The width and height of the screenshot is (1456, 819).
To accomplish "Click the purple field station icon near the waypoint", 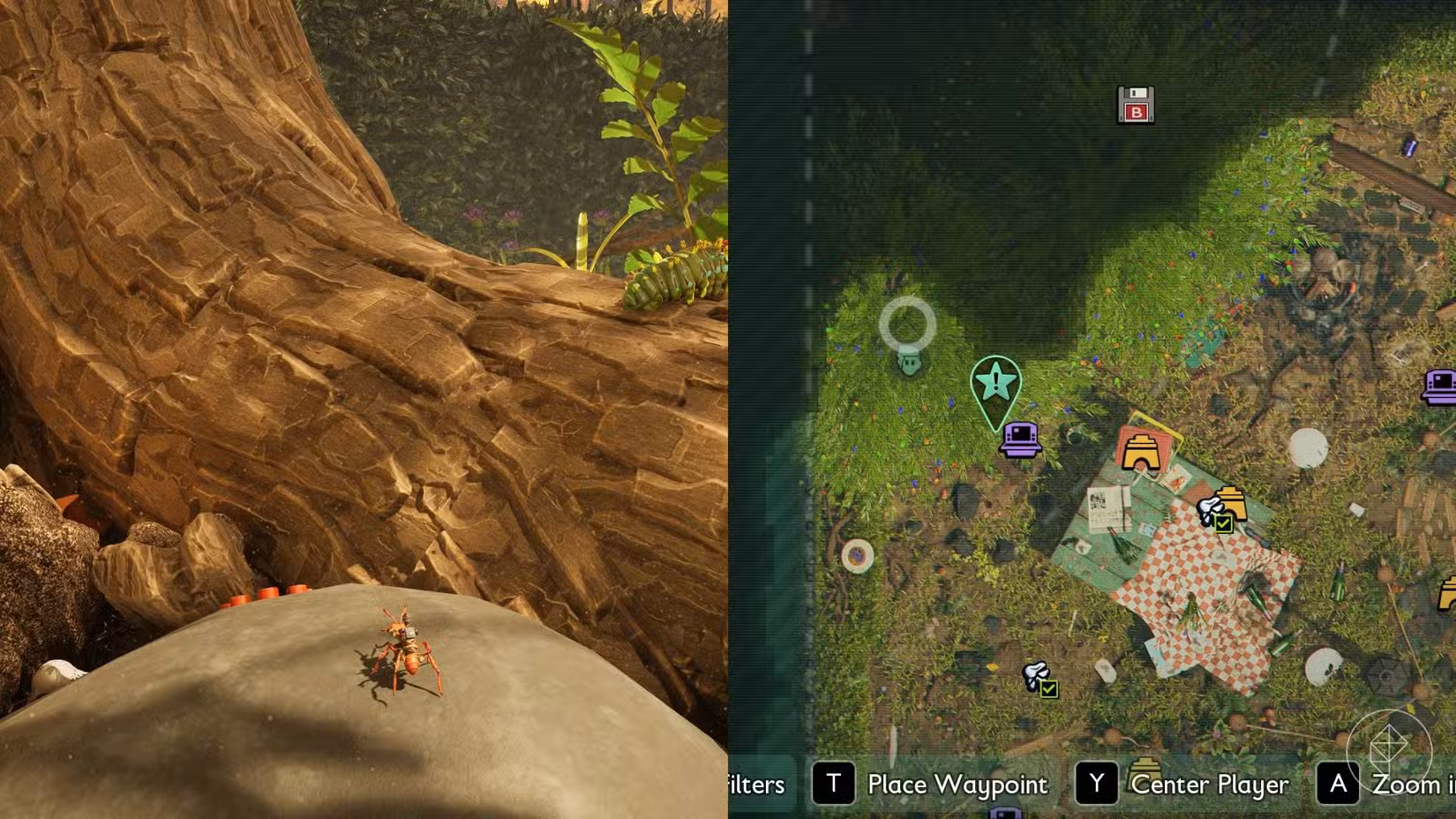I will pyautogui.click(x=1020, y=439).
